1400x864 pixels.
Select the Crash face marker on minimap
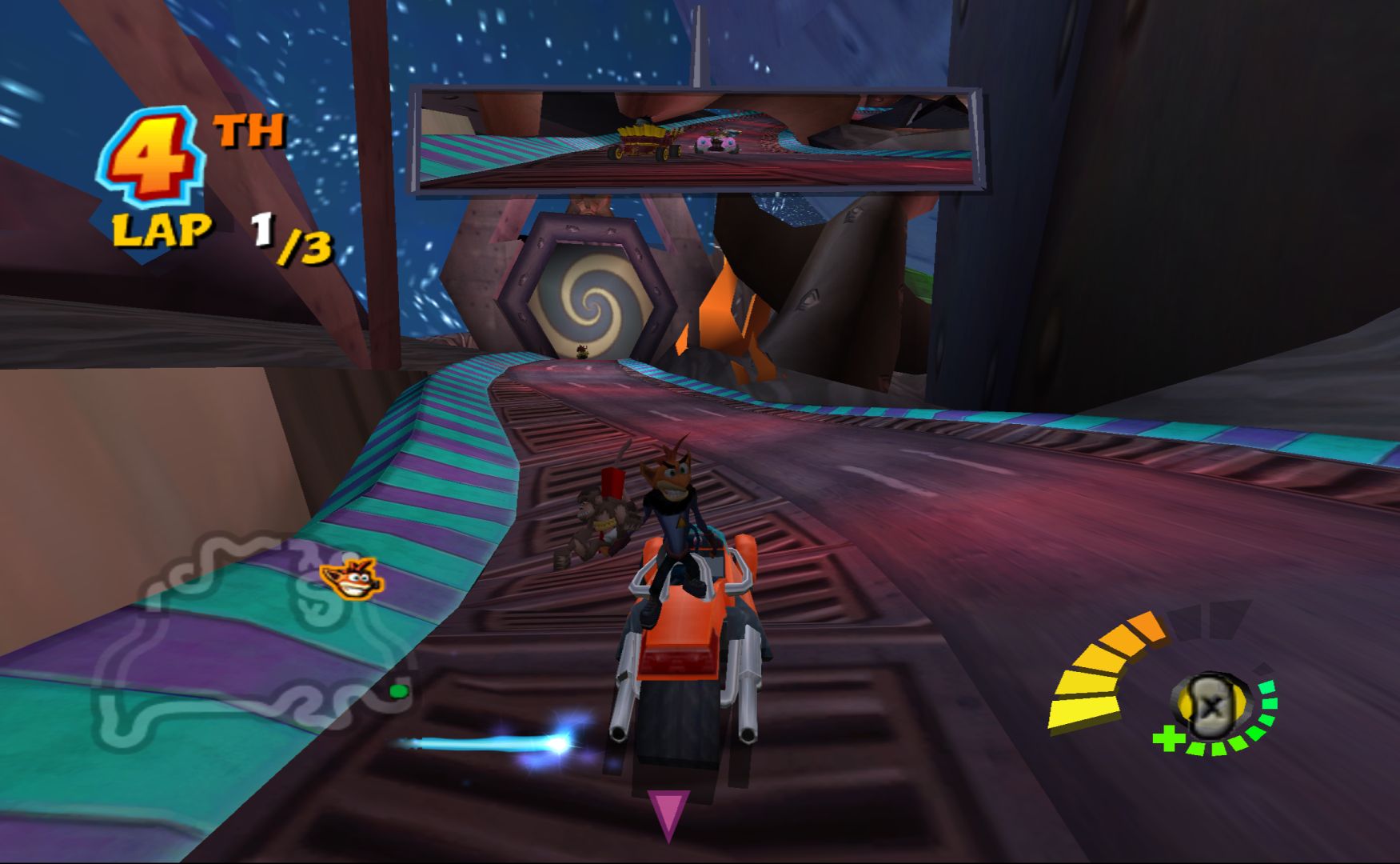pyautogui.click(x=352, y=578)
